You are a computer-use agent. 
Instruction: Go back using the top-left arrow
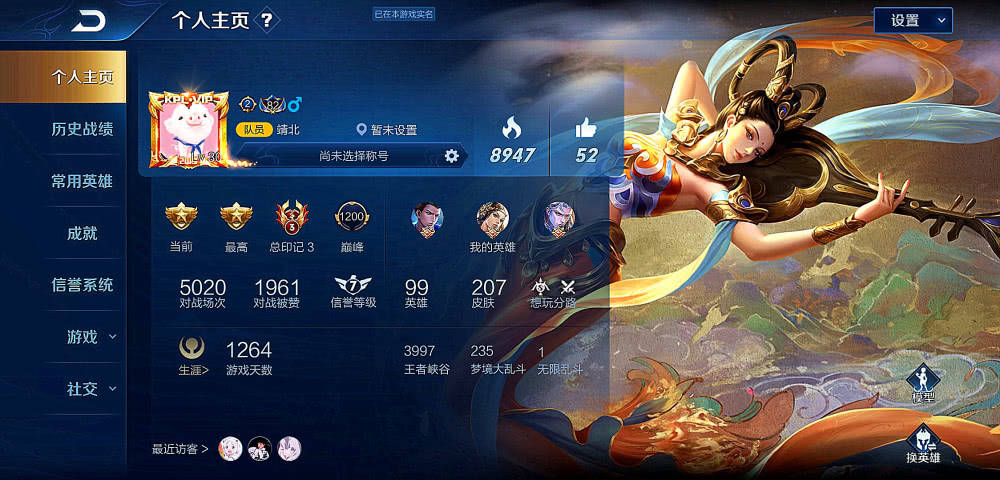coord(89,21)
